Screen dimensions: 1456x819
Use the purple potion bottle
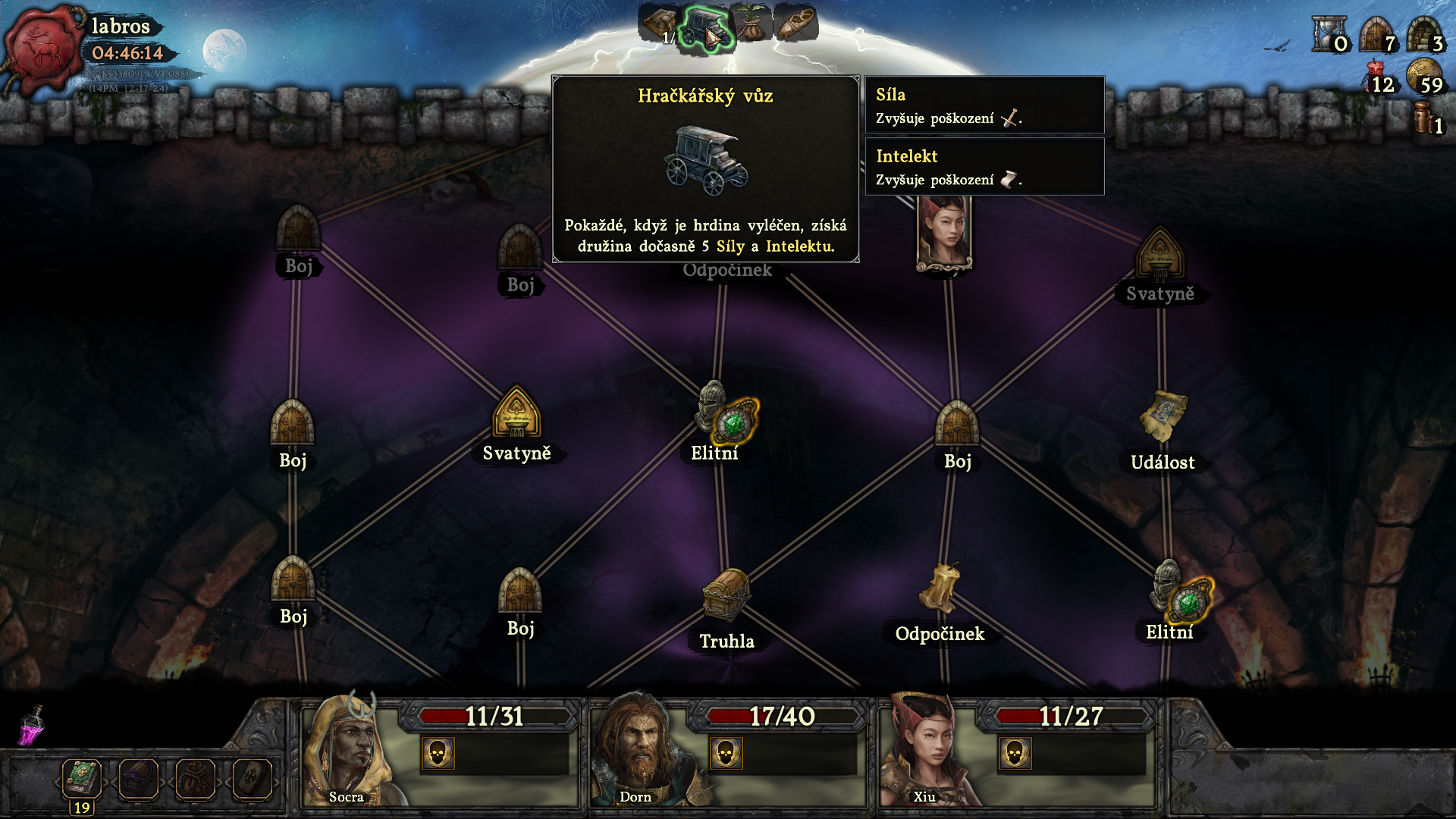click(32, 726)
